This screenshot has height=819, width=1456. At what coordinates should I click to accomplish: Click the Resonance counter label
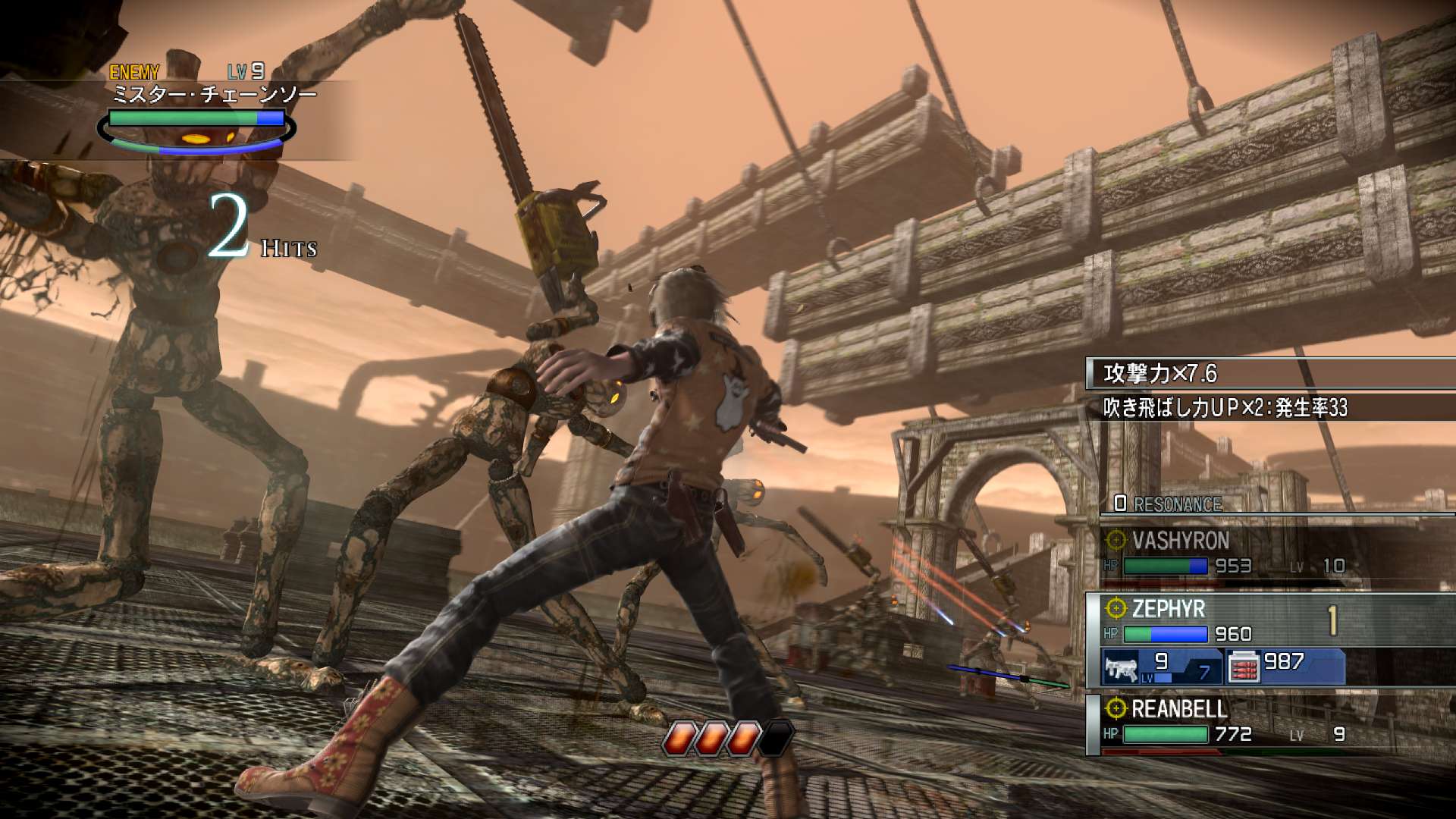pyautogui.click(x=1169, y=504)
